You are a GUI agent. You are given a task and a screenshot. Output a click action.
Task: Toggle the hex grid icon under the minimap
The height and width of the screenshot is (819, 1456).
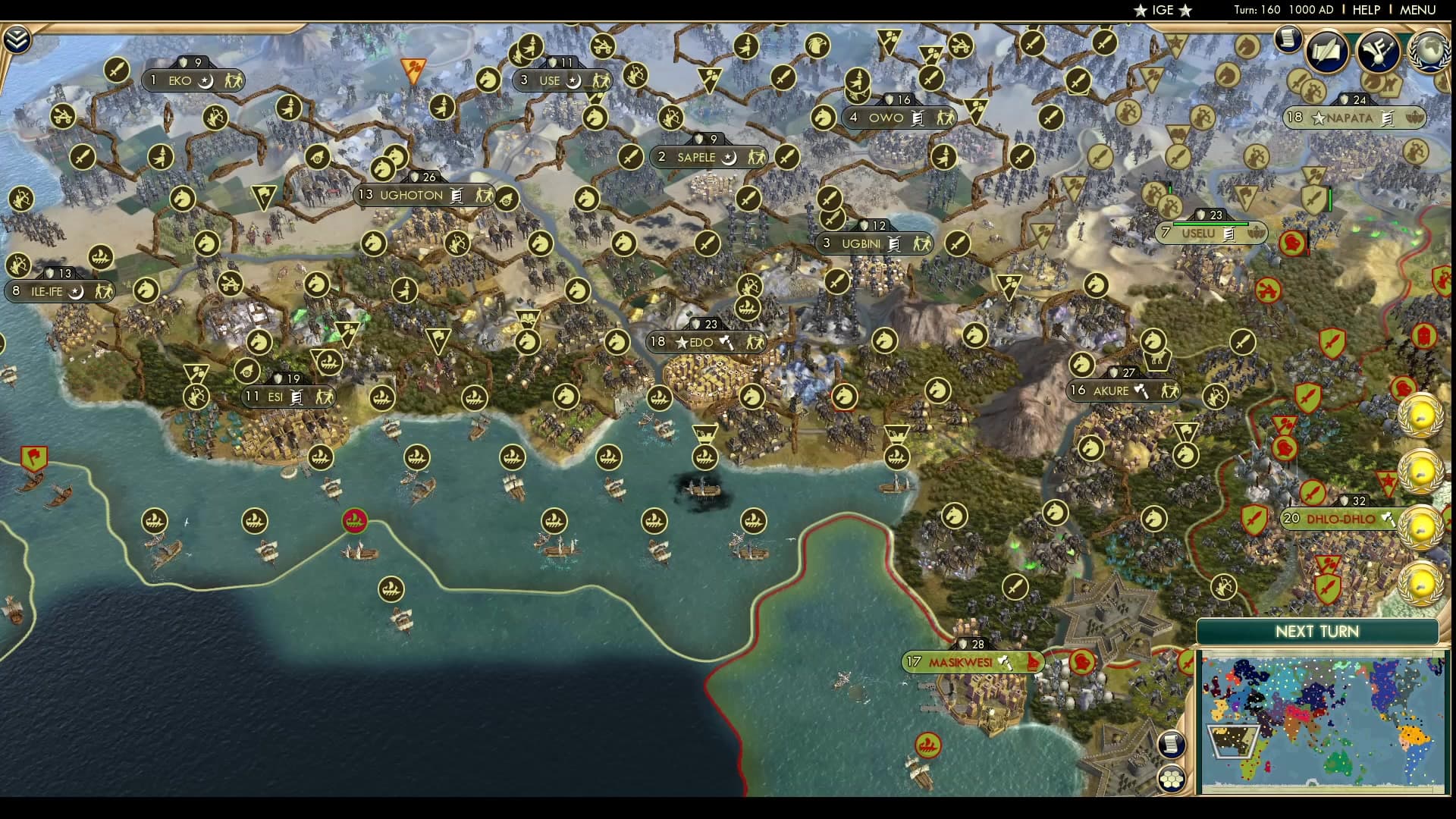(x=1172, y=778)
